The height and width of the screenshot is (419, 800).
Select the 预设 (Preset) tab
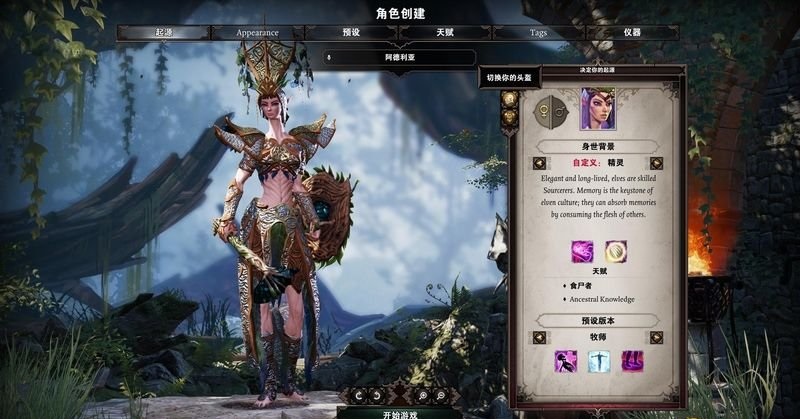[x=351, y=32]
